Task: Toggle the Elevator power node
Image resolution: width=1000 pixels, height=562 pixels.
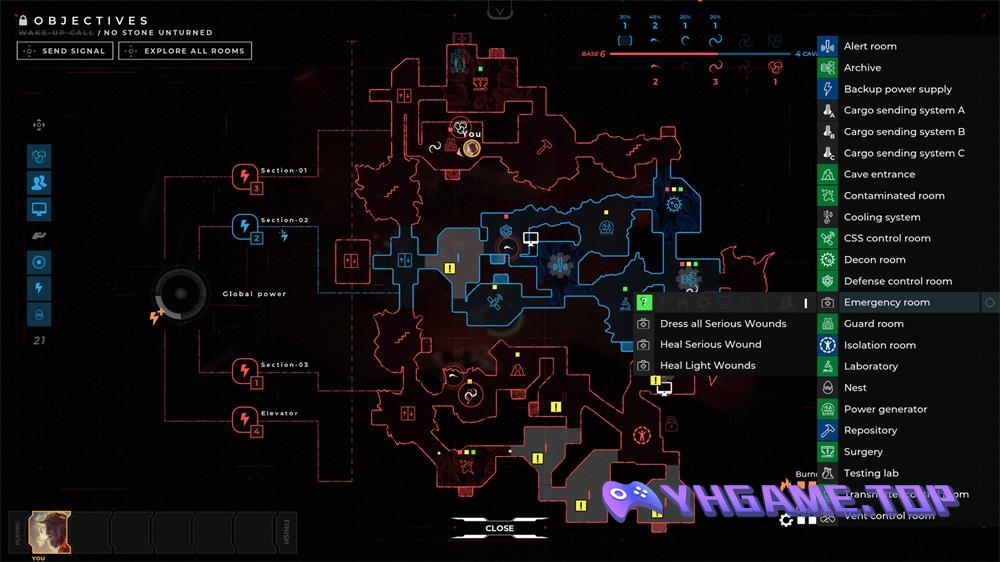Action: [246, 419]
